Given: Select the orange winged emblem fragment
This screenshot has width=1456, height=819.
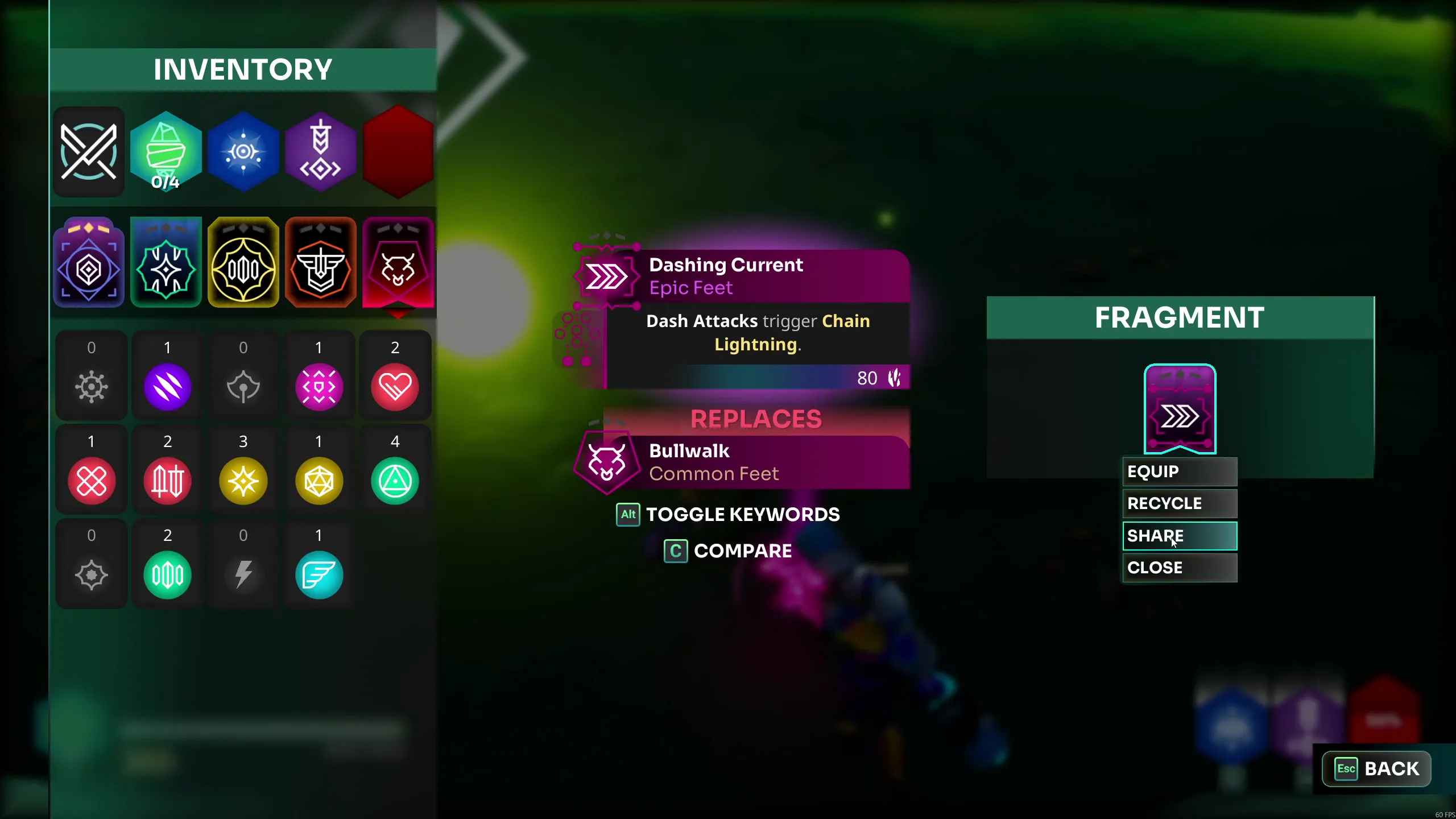Looking at the screenshot, I should pos(321,263).
